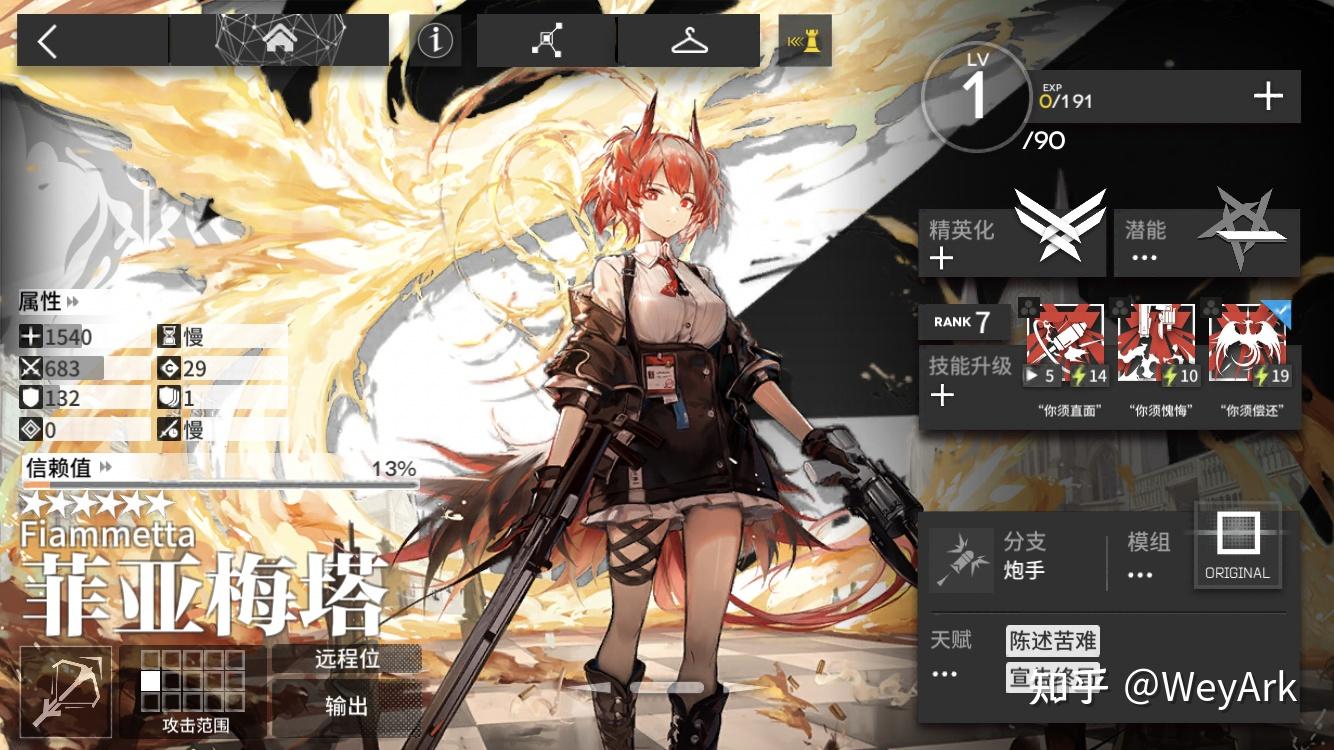The width and height of the screenshot is (1334, 750).
Task: Select the 远程位 position tag
Action: 345,659
